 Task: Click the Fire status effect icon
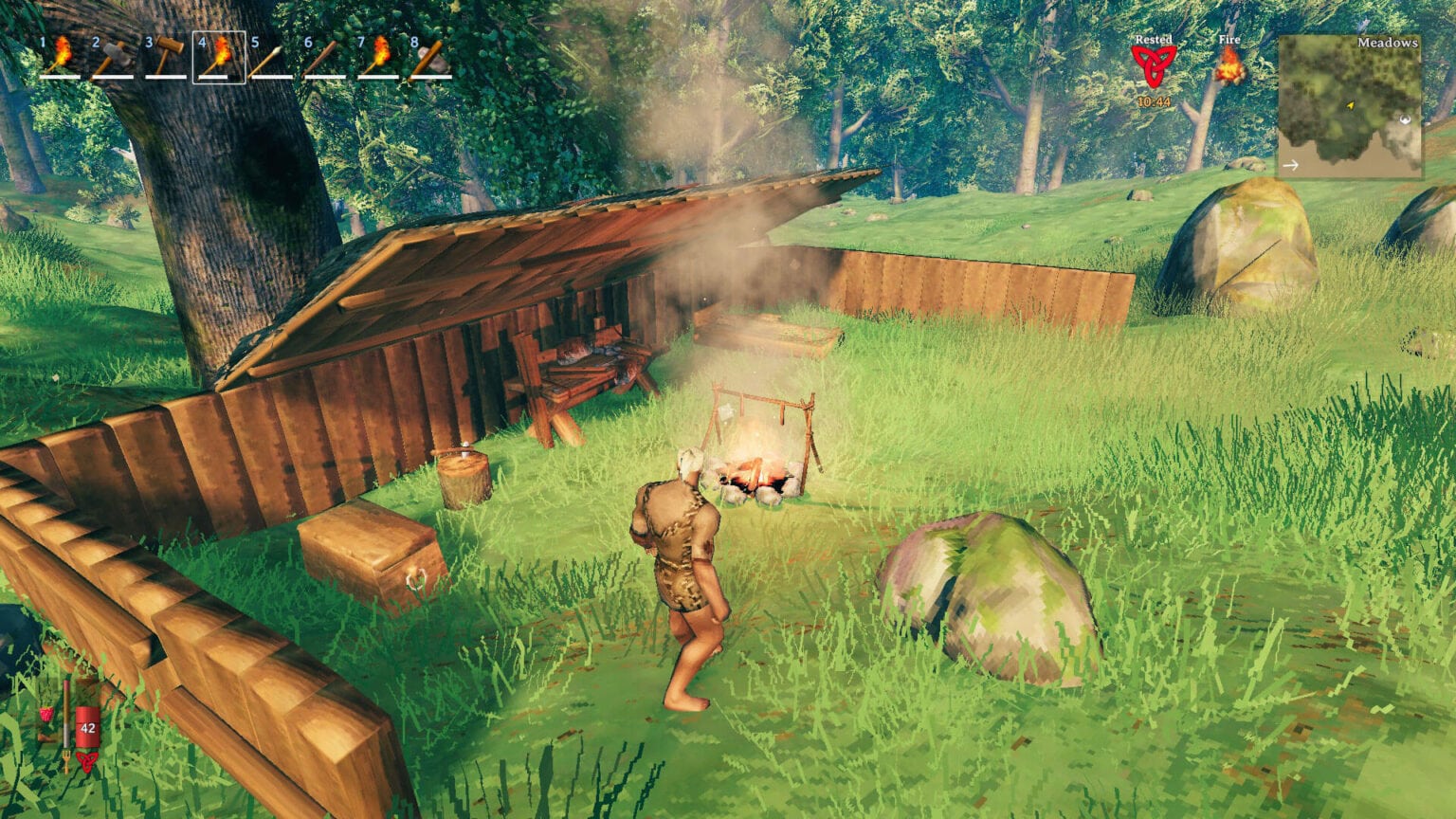1229,66
